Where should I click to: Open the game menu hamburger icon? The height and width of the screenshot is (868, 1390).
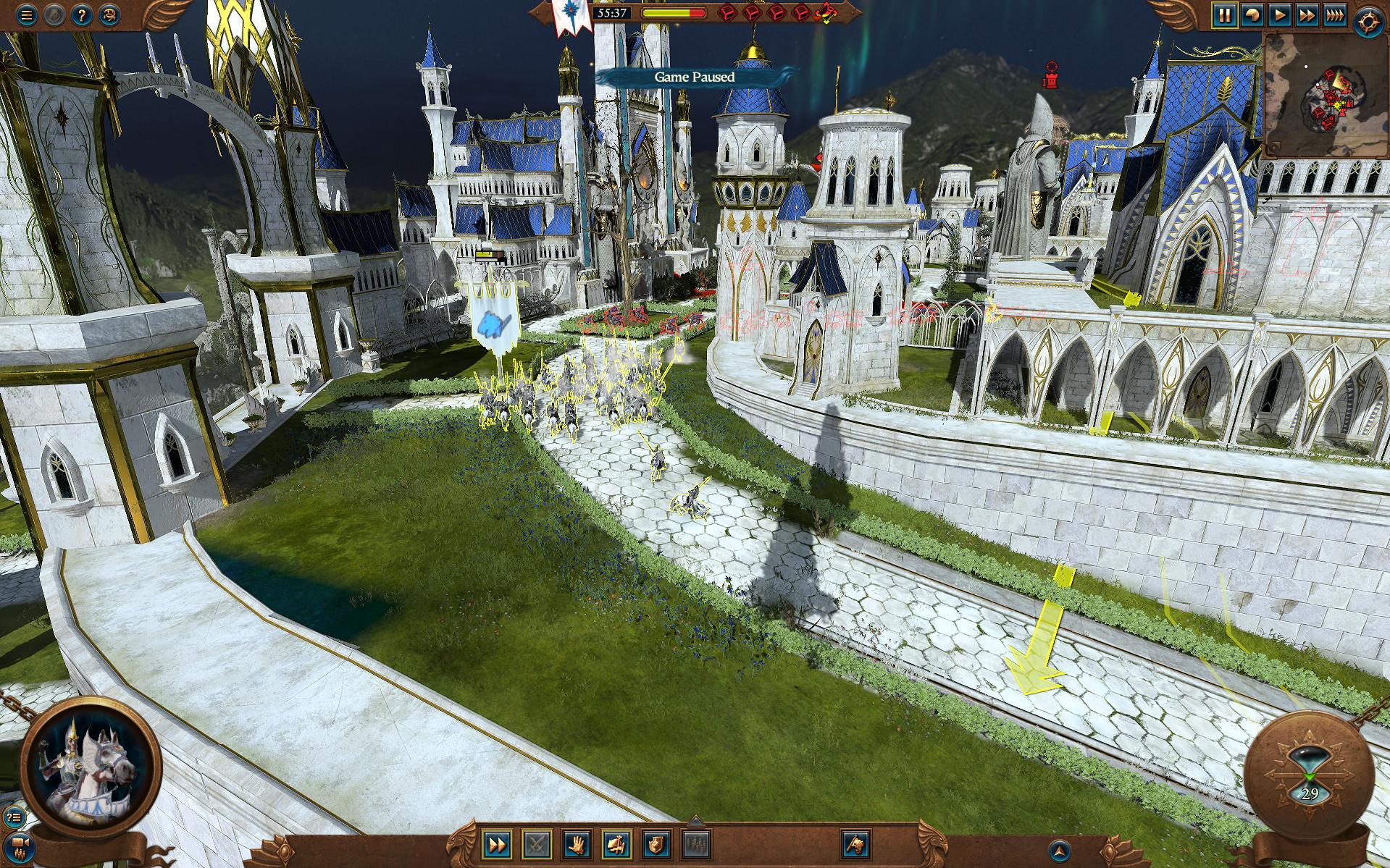tap(25, 14)
